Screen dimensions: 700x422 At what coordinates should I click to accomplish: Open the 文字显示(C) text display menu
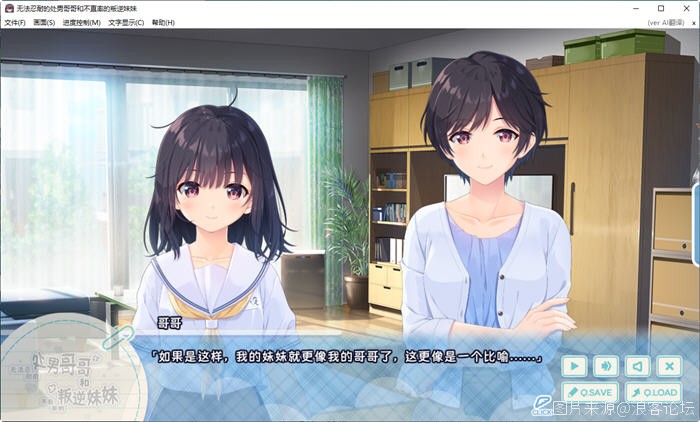coord(126,22)
